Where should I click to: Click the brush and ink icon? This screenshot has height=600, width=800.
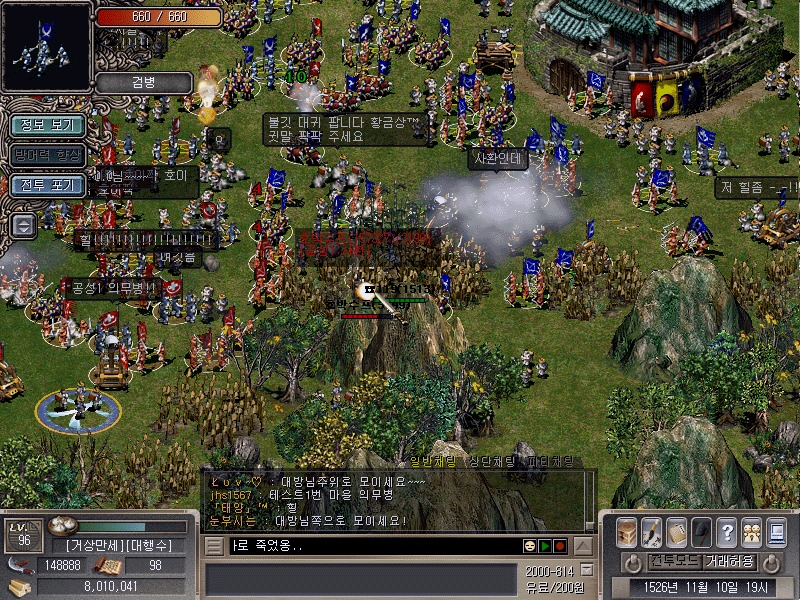click(x=652, y=531)
